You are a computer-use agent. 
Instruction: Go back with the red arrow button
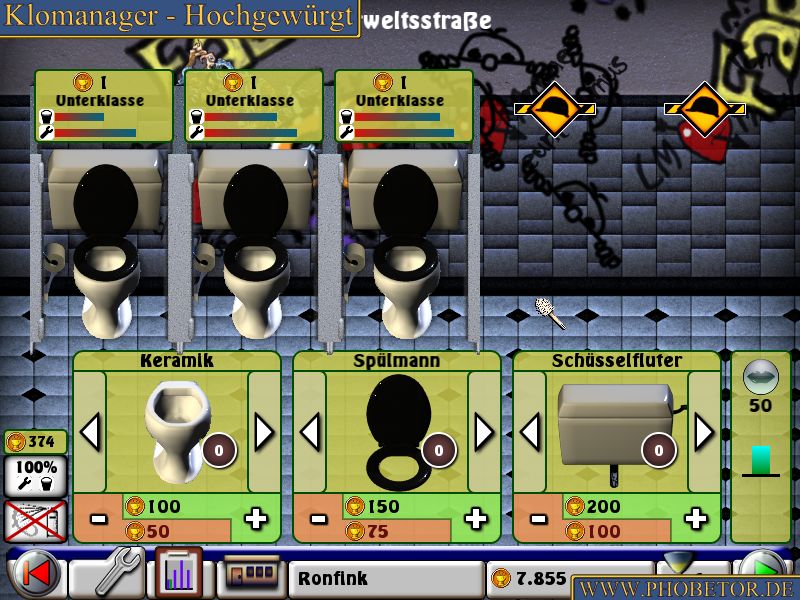click(x=34, y=576)
